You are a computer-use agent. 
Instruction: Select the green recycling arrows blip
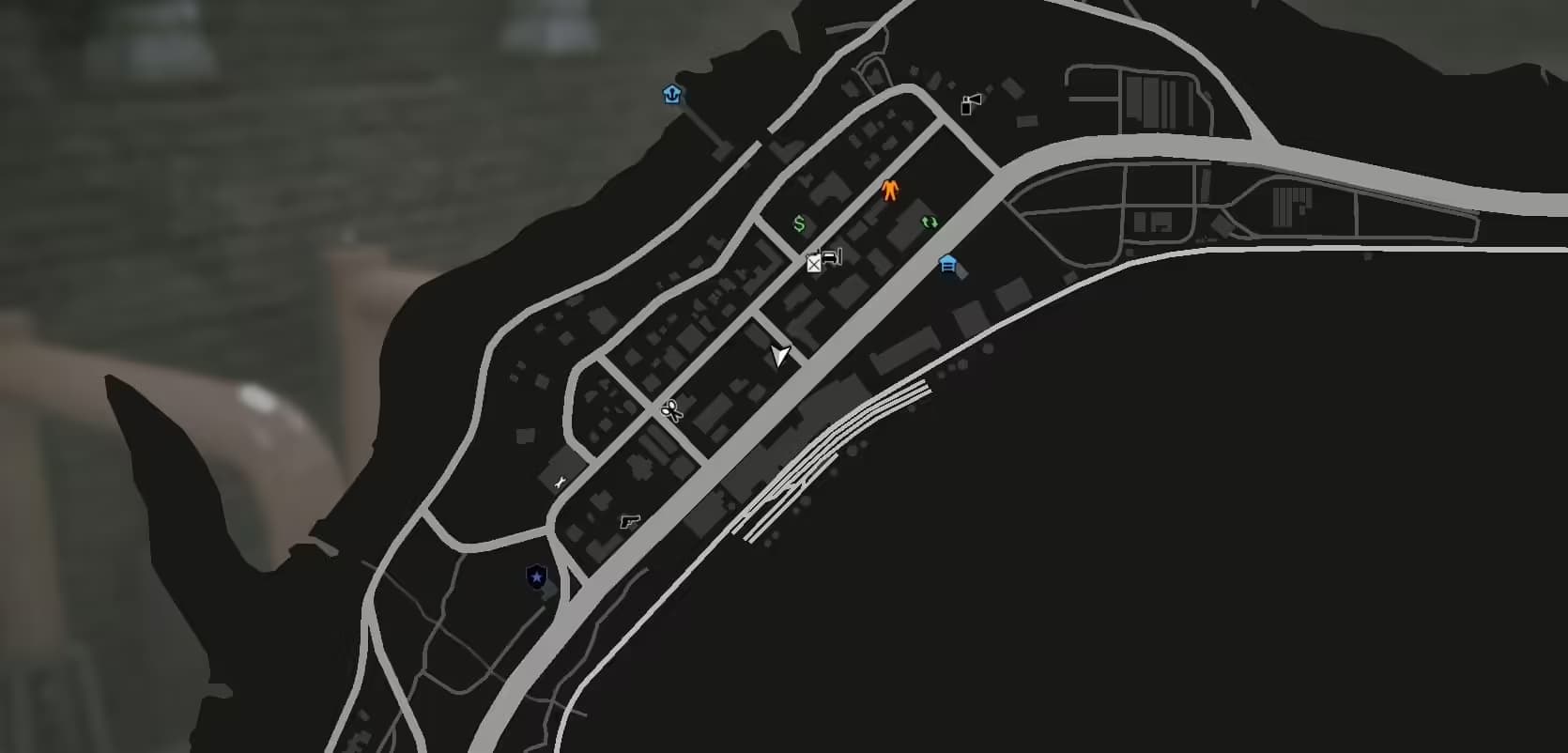pyautogui.click(x=930, y=223)
